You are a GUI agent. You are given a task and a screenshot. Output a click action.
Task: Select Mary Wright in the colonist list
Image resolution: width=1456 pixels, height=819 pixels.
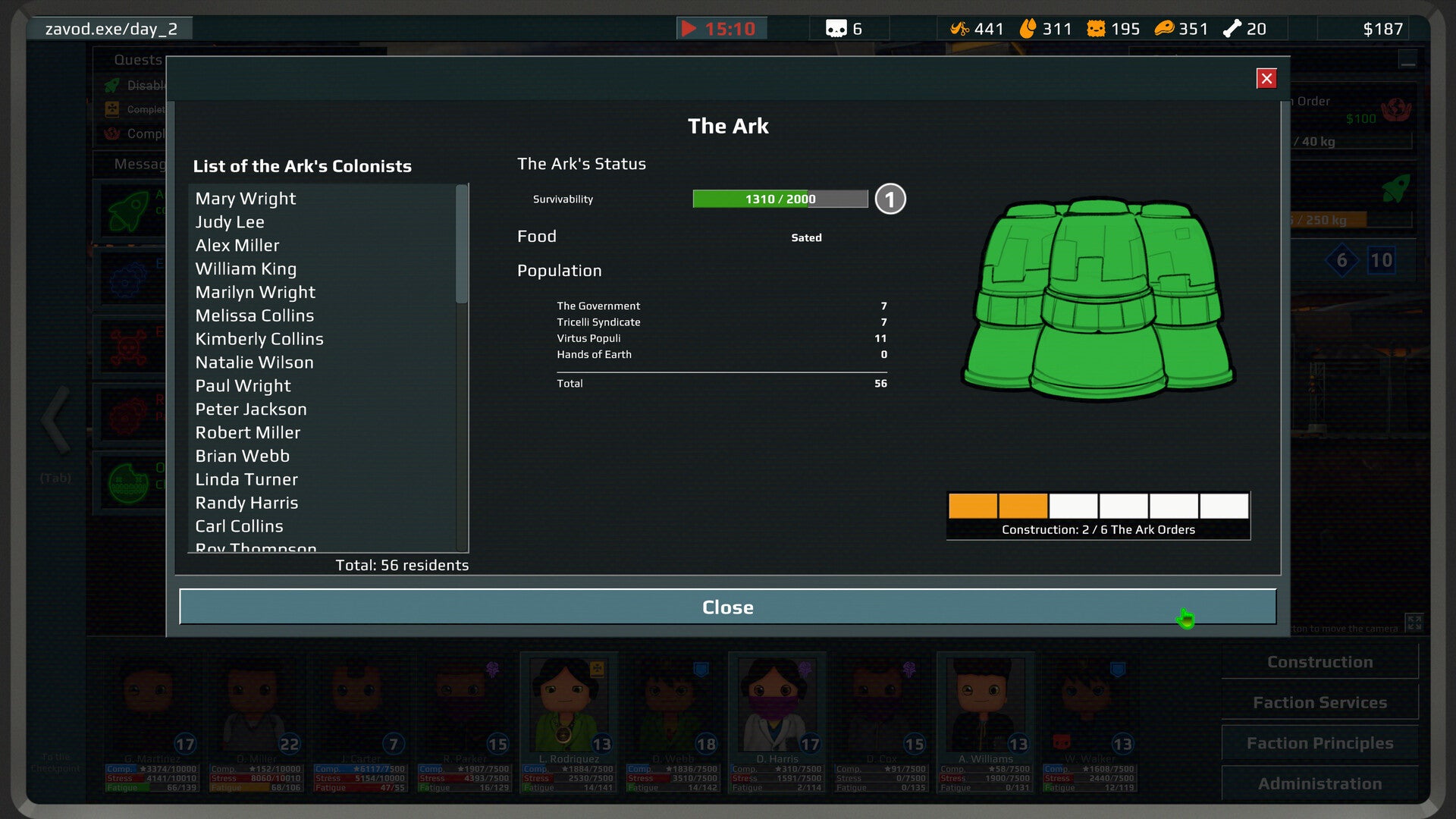pos(246,199)
